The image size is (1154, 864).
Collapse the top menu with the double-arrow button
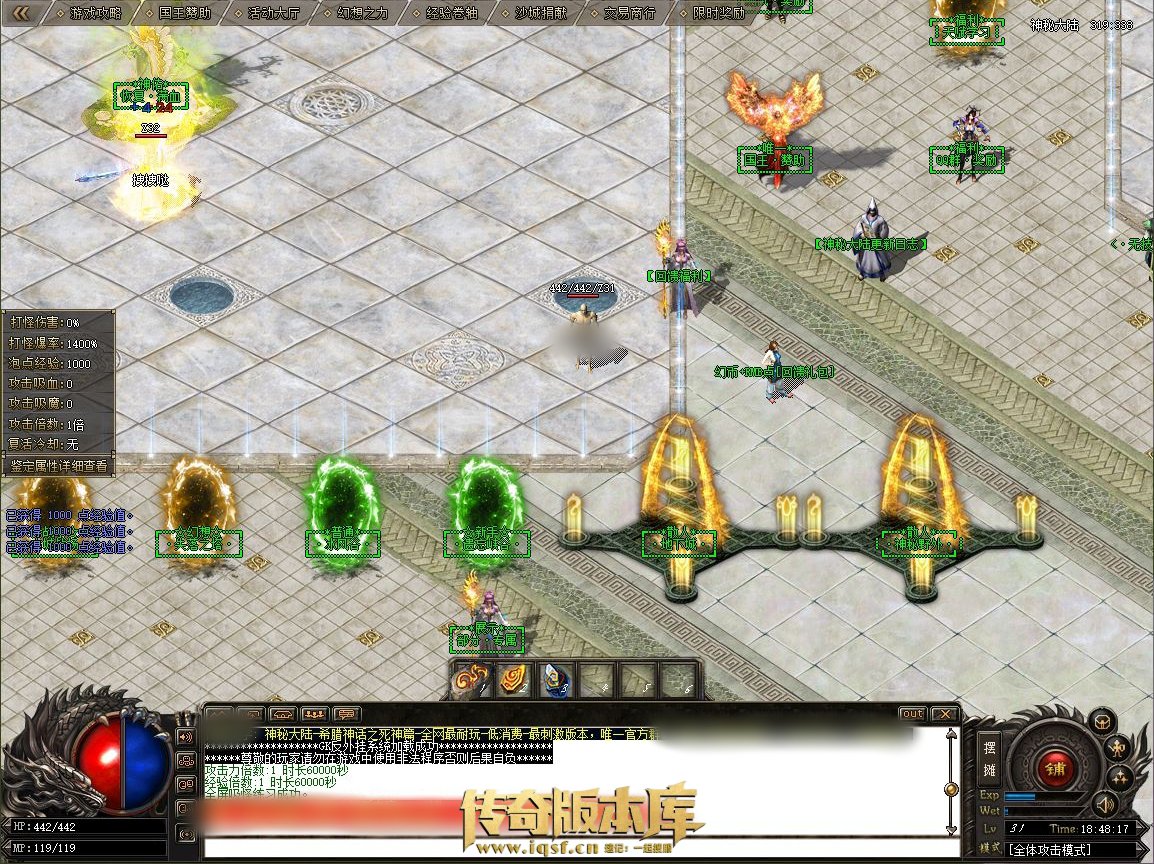(20, 13)
